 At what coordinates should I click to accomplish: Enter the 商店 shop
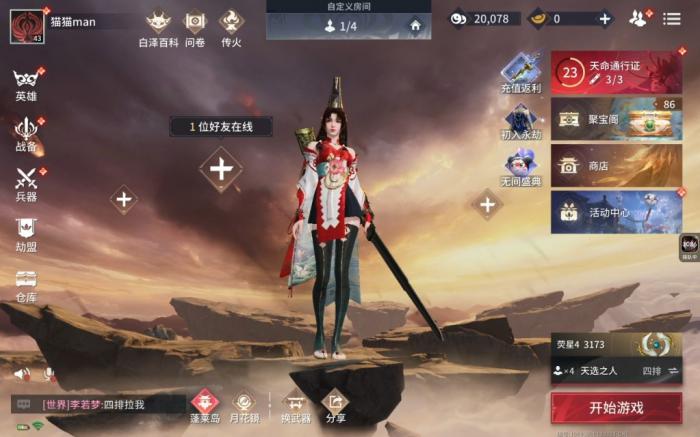[616, 166]
